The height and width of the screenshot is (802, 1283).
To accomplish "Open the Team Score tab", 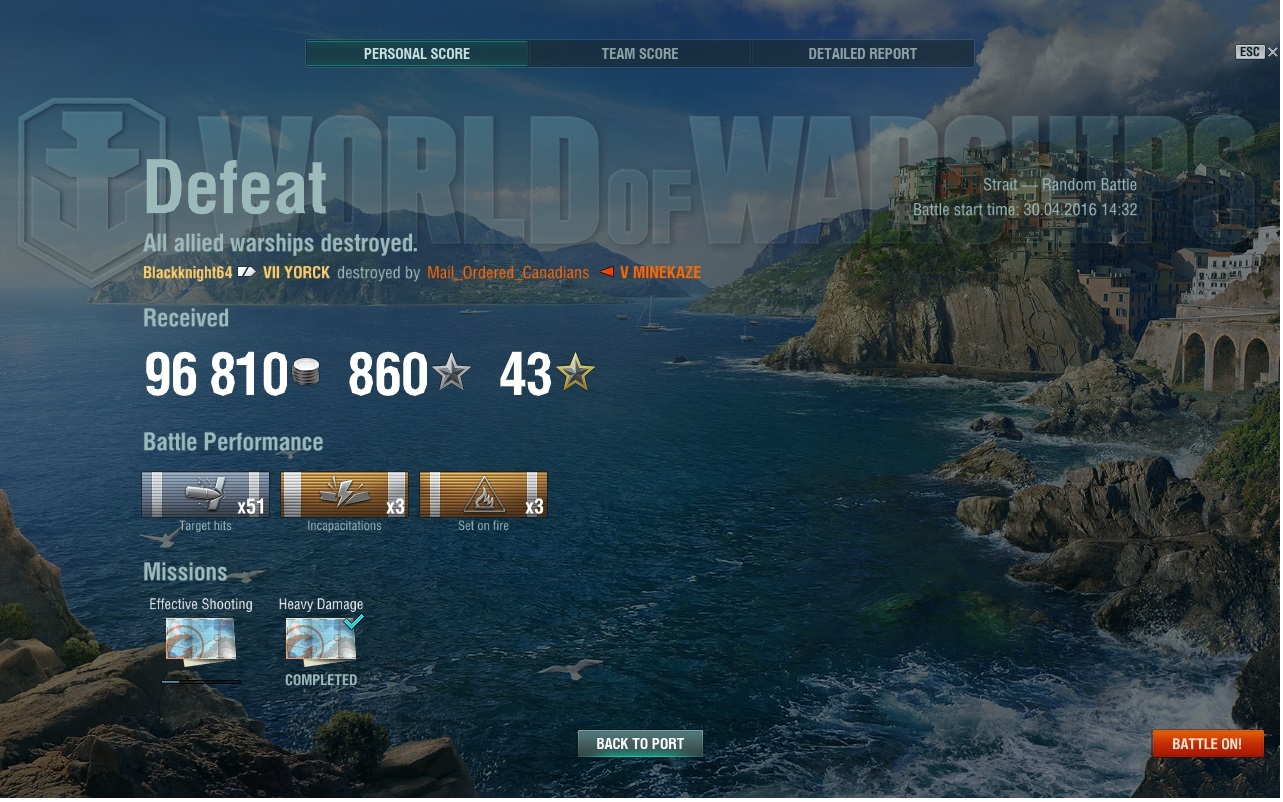I will tap(640, 54).
